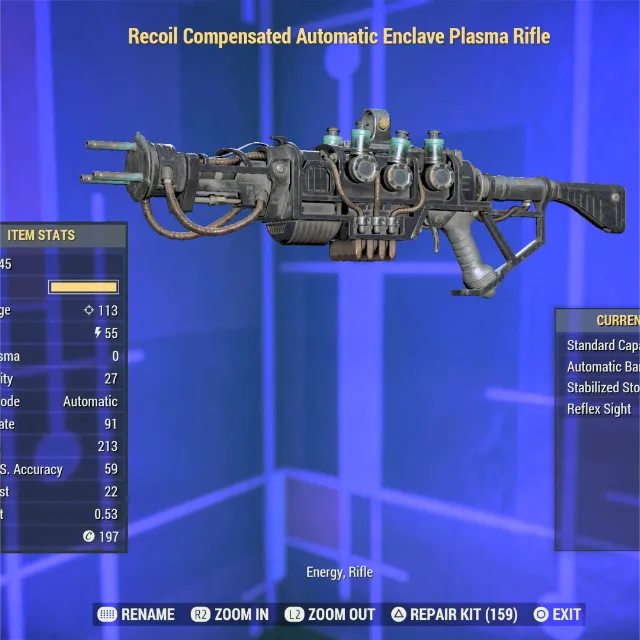Viewport: 640px width, 640px height.
Task: Select the Reflex Sight mod entry
Action: point(600,409)
